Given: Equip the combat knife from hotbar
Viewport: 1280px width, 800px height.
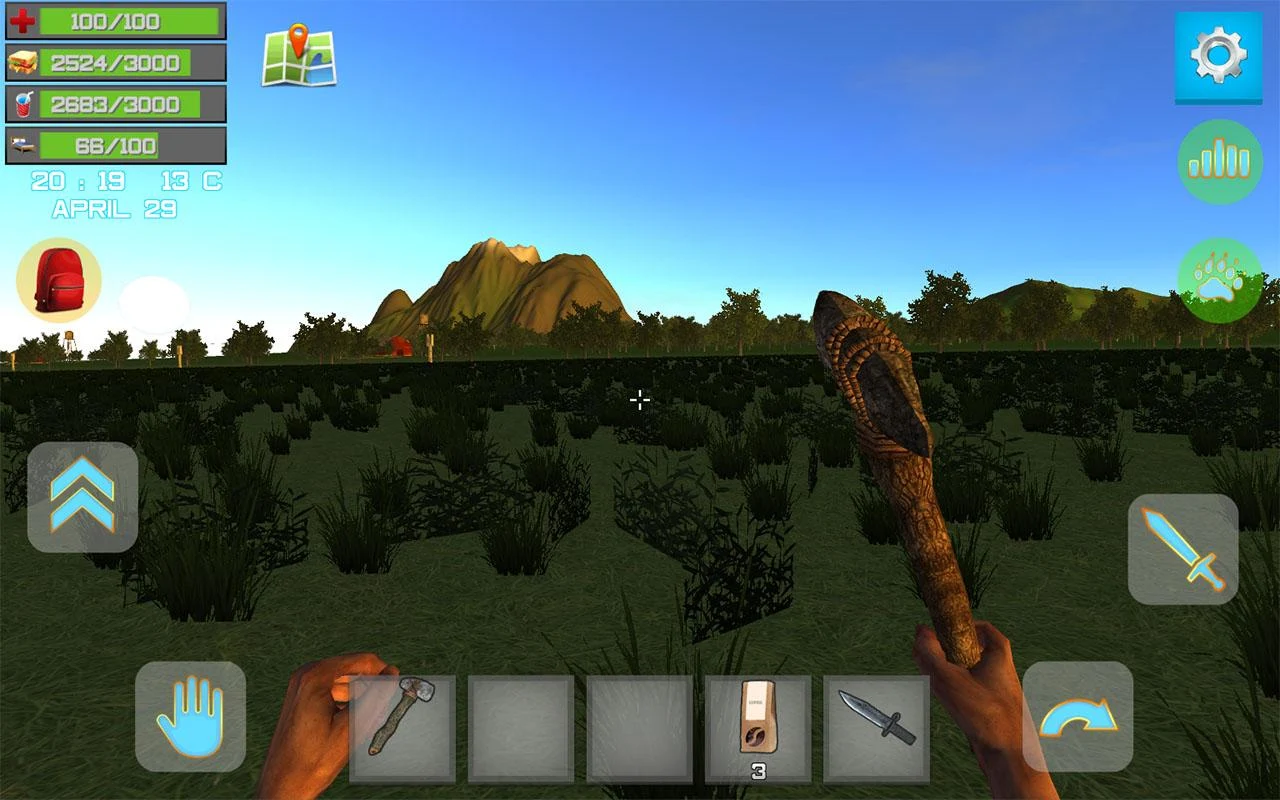Looking at the screenshot, I should click(x=876, y=728).
